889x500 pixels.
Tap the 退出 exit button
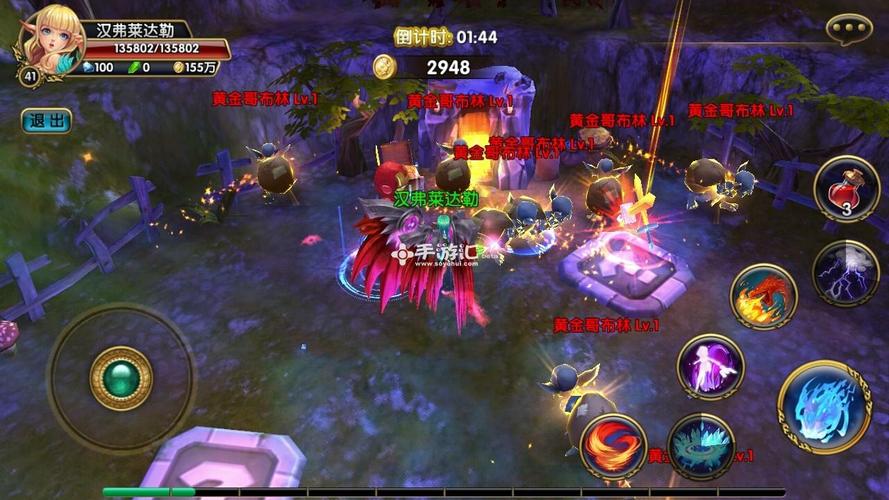click(46, 121)
